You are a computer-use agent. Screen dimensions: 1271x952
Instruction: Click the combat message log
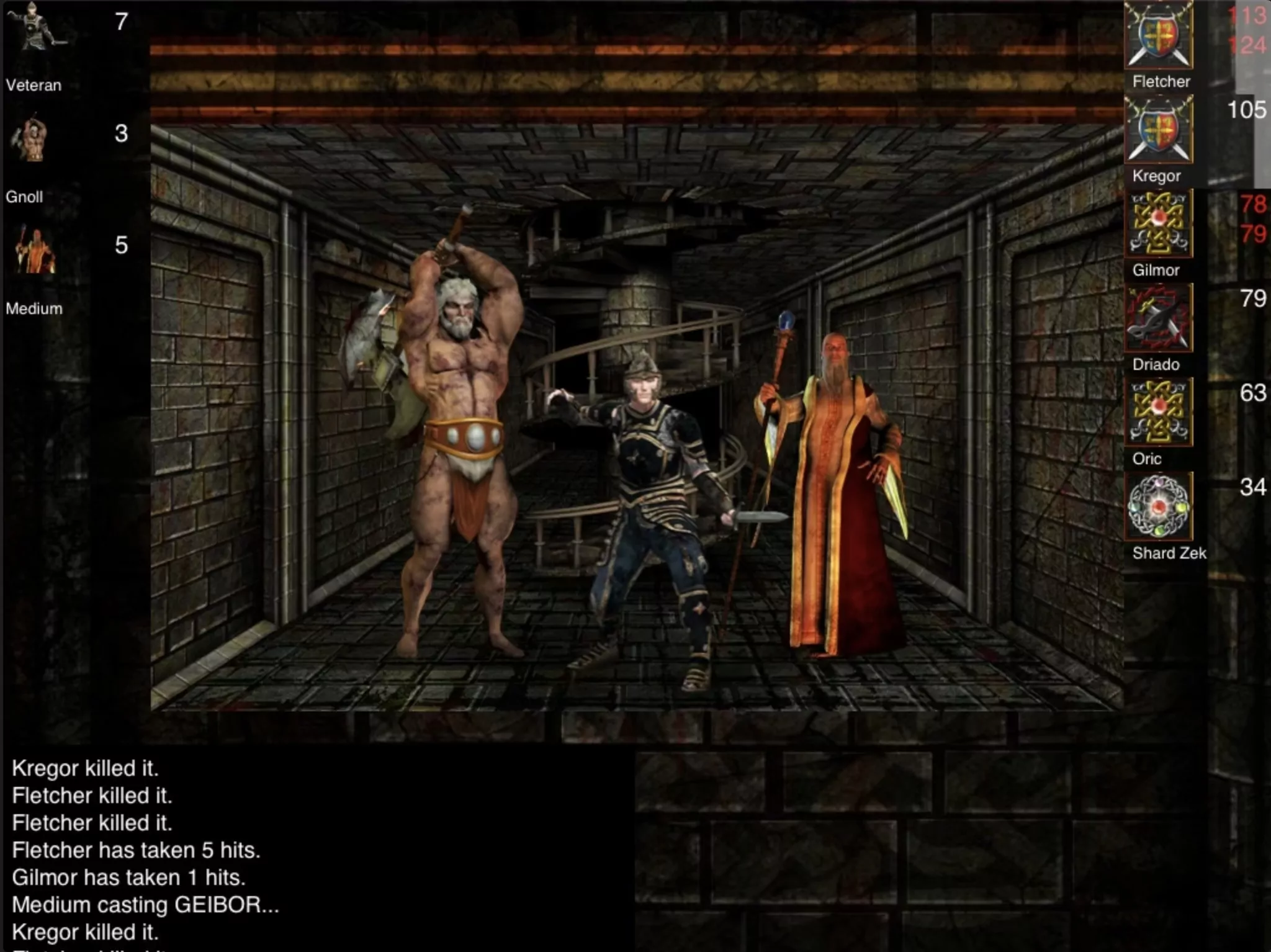point(248,850)
